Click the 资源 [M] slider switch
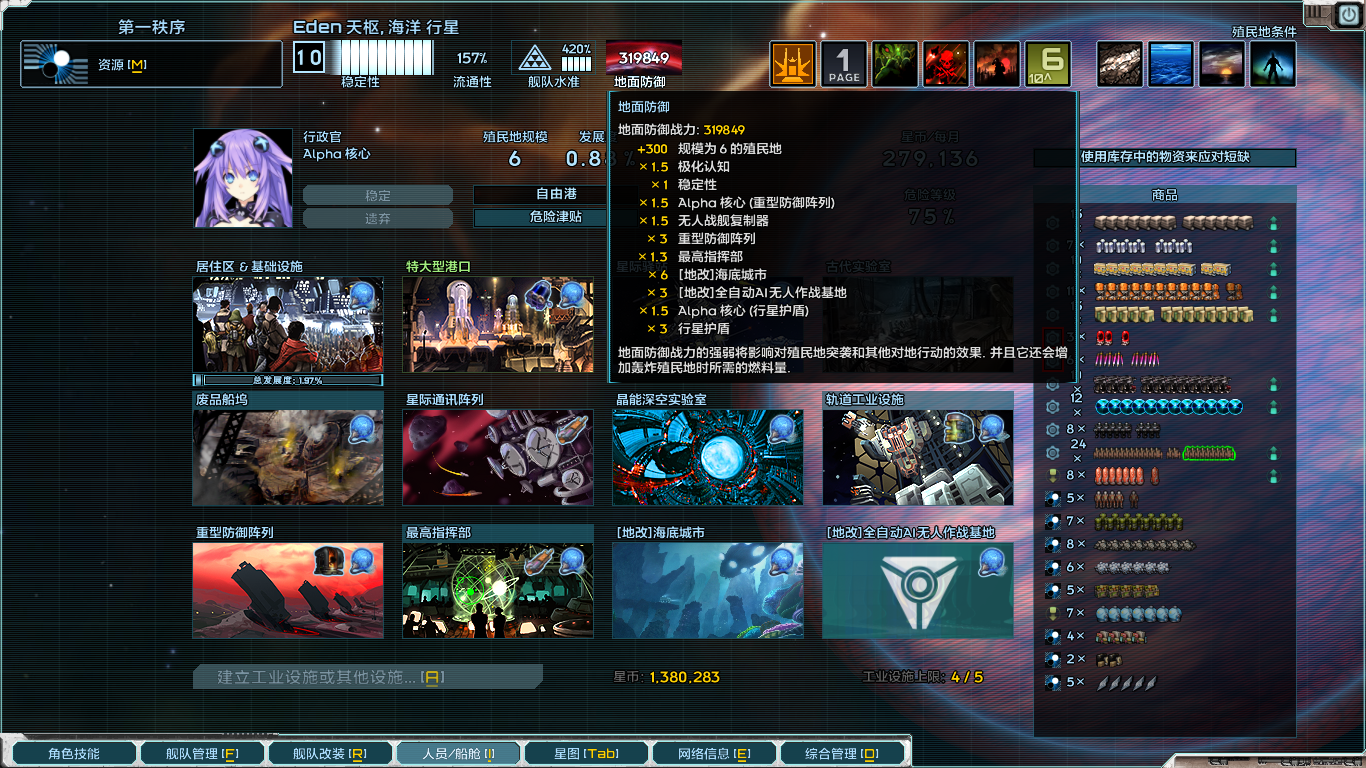This screenshot has width=1366, height=768. click(57, 62)
